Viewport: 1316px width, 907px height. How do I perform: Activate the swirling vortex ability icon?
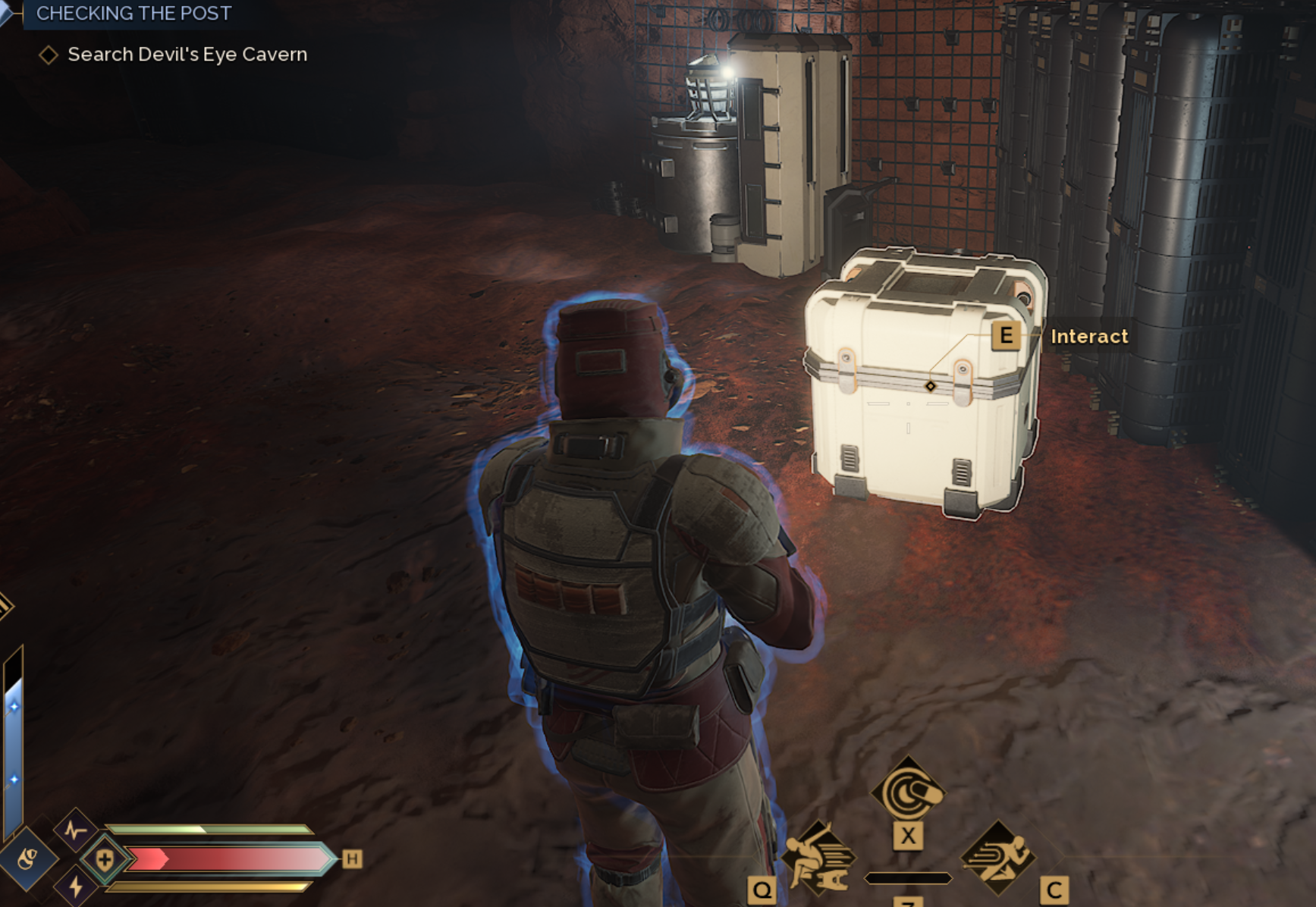[x=907, y=792]
